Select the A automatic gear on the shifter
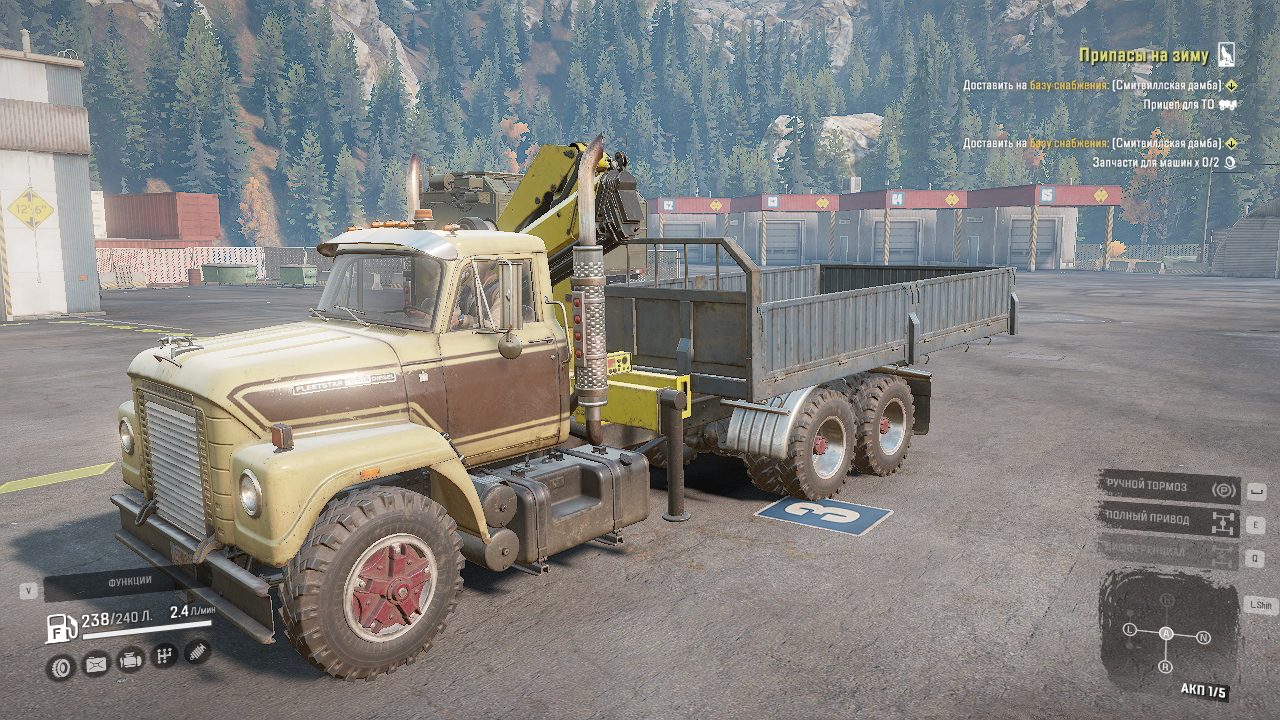The image size is (1280, 720). [x=1166, y=633]
